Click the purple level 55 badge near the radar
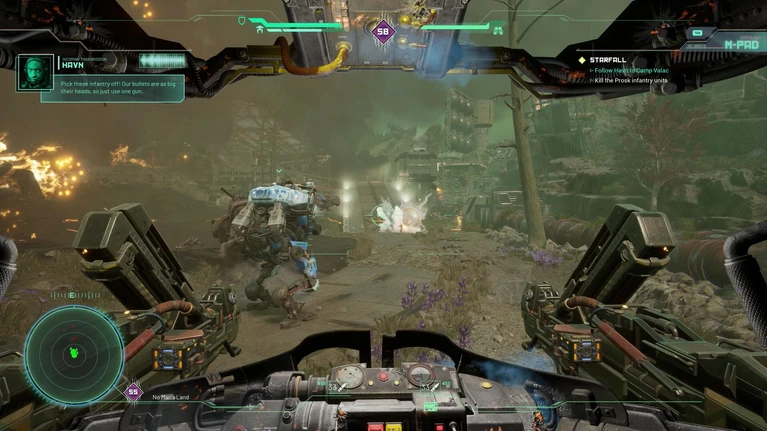This screenshot has width=767, height=431. (133, 391)
